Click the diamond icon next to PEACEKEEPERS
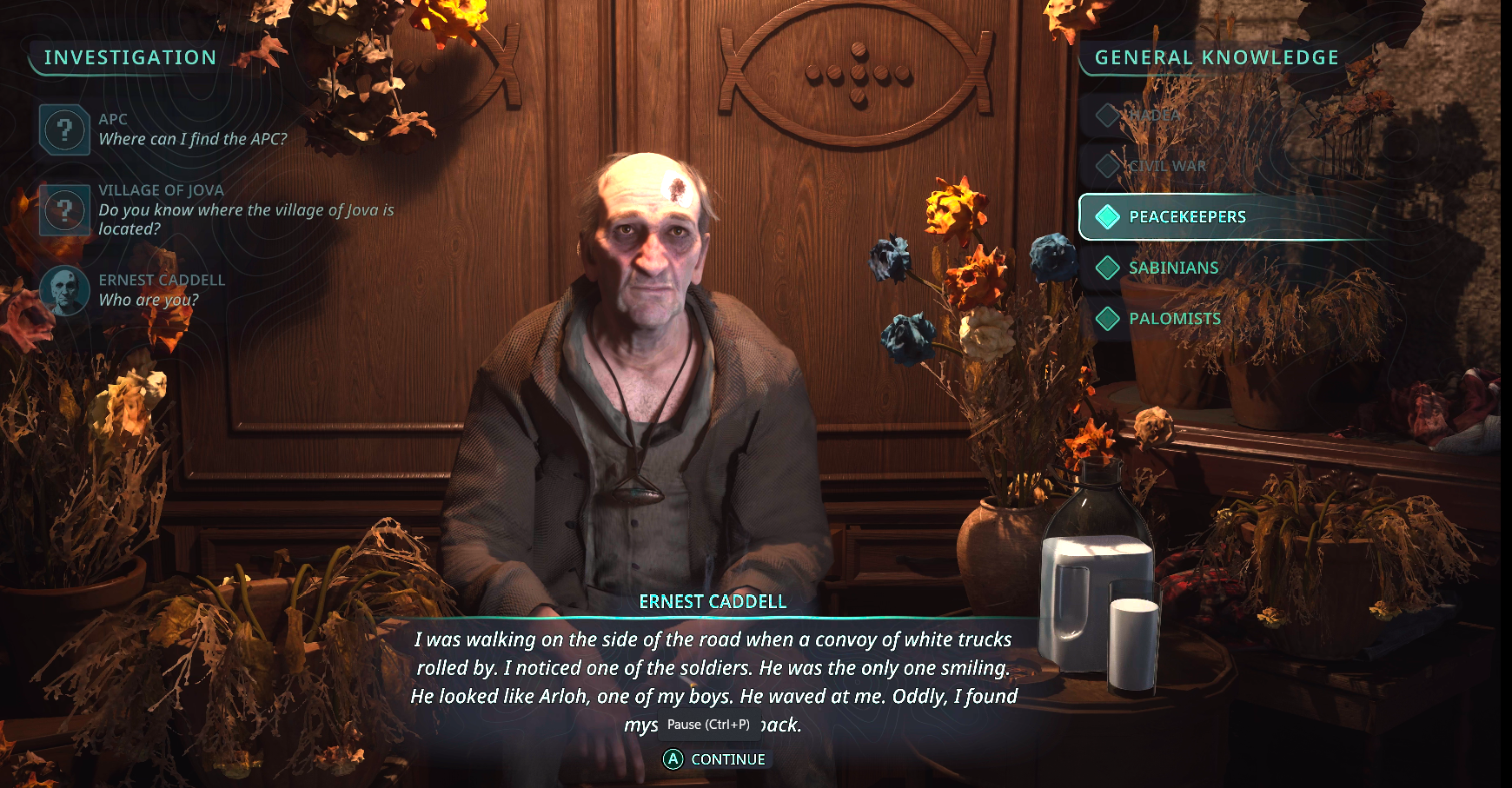Viewport: 1512px width, 788px height. point(1107,217)
